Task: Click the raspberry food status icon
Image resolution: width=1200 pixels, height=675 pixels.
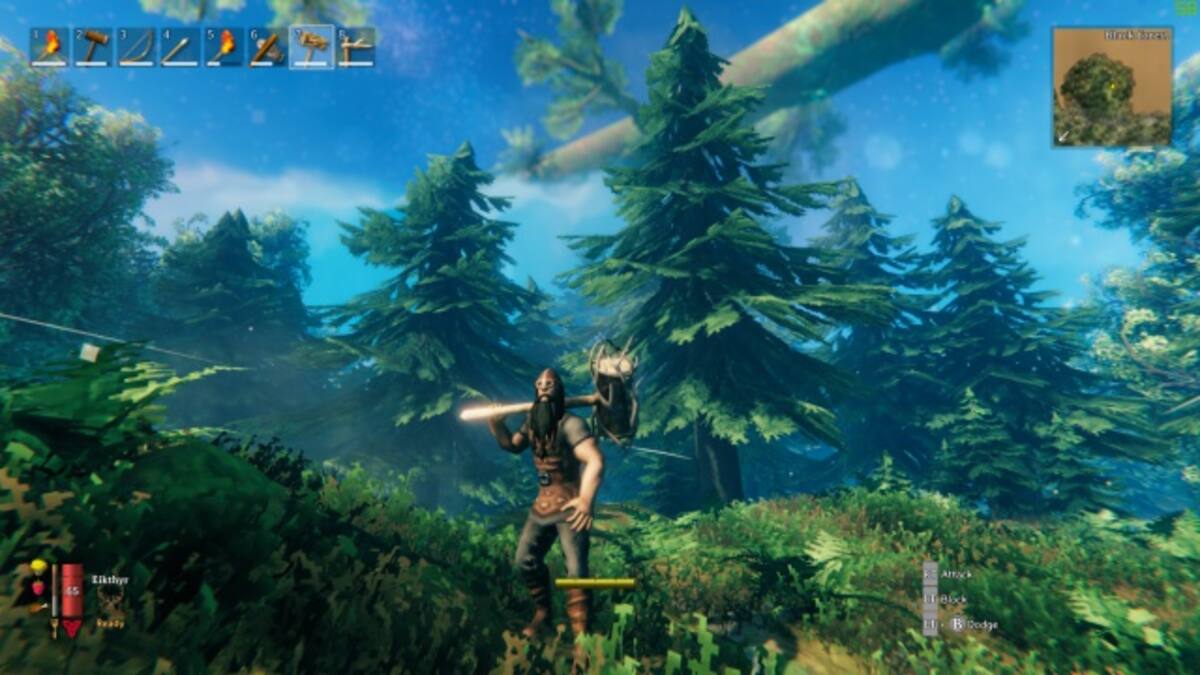Action: click(x=39, y=588)
